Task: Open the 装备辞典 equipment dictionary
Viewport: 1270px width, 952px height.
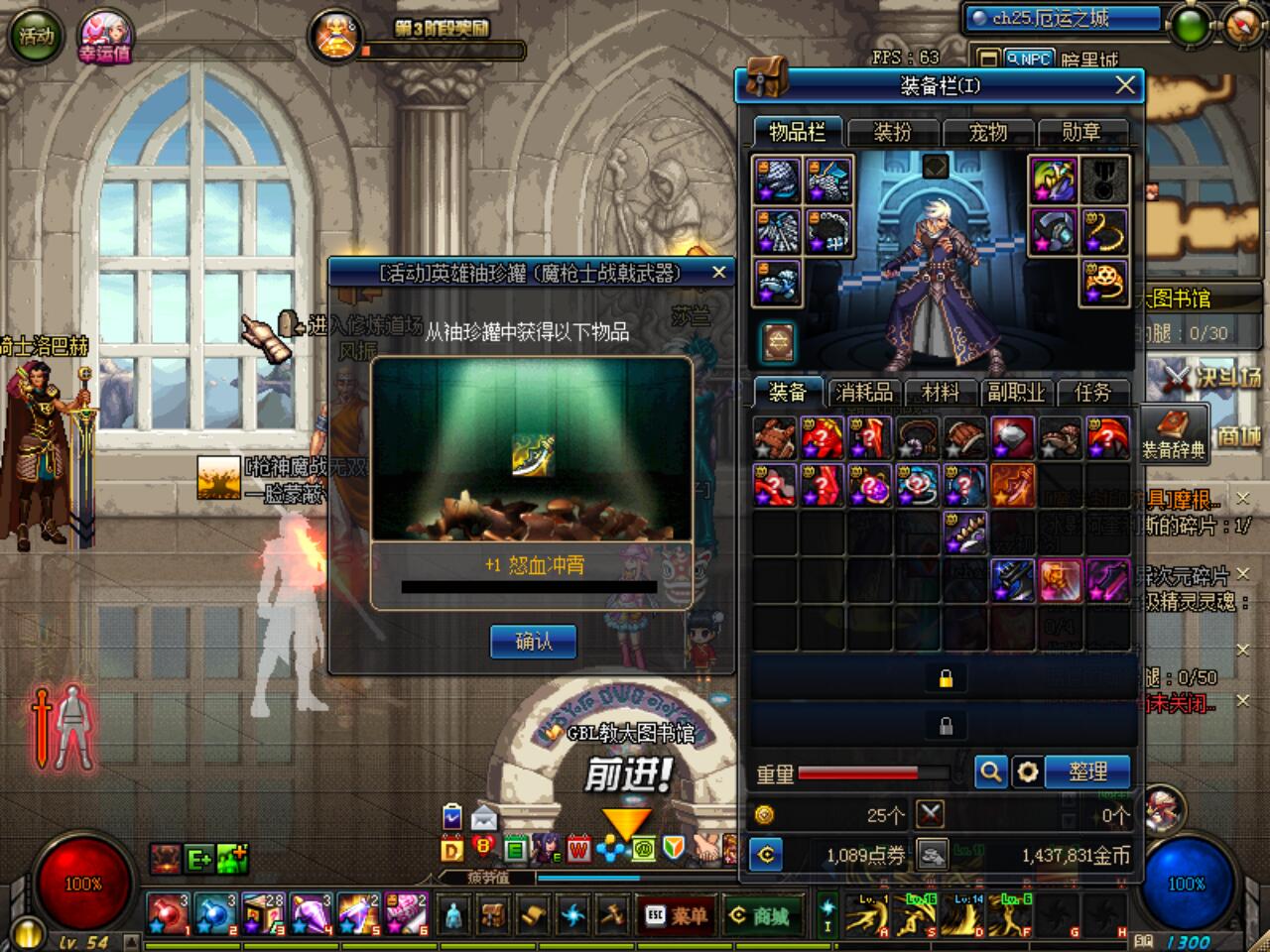Action: pos(1174,434)
